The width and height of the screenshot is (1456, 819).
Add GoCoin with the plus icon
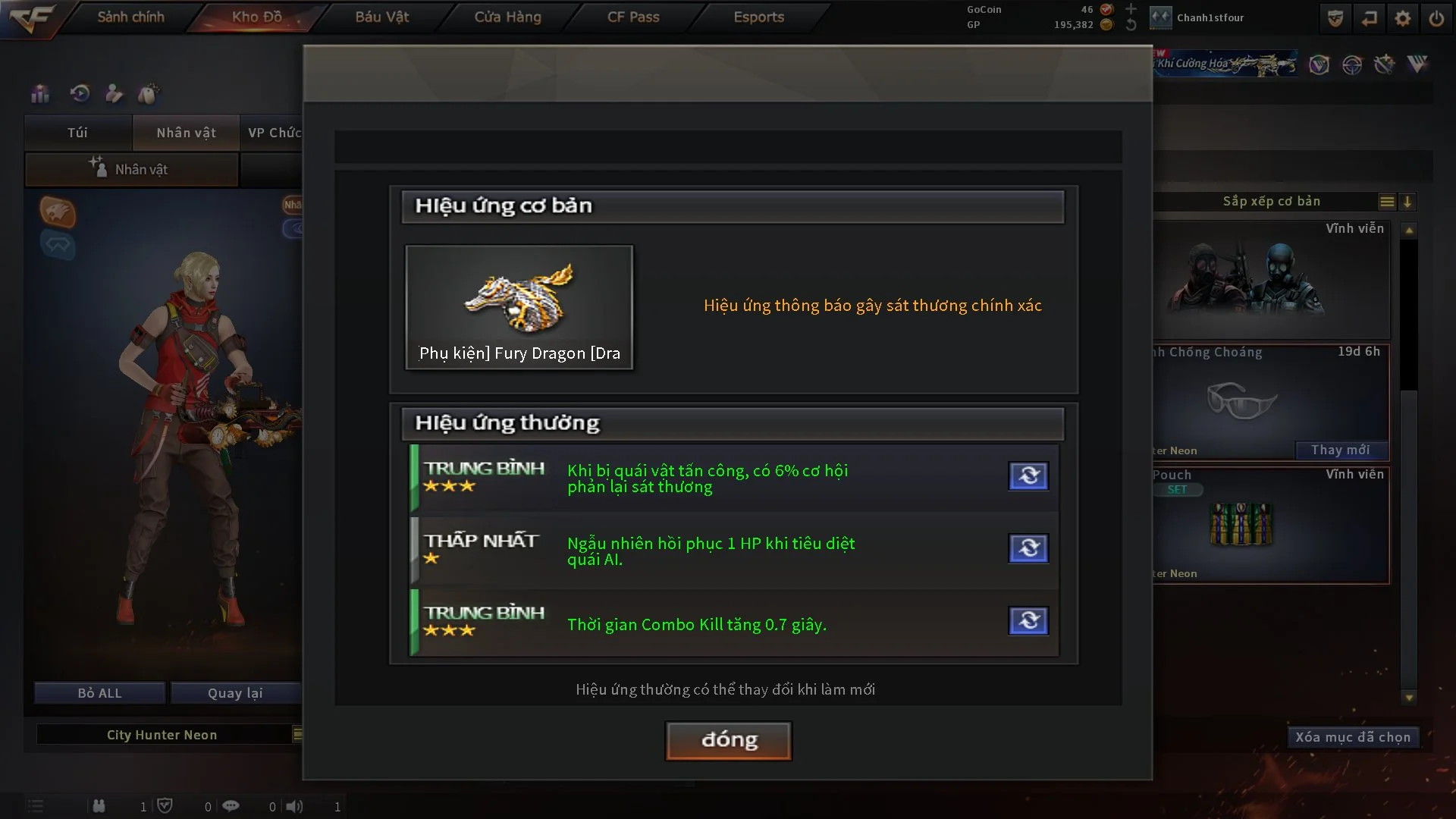pyautogui.click(x=1131, y=9)
